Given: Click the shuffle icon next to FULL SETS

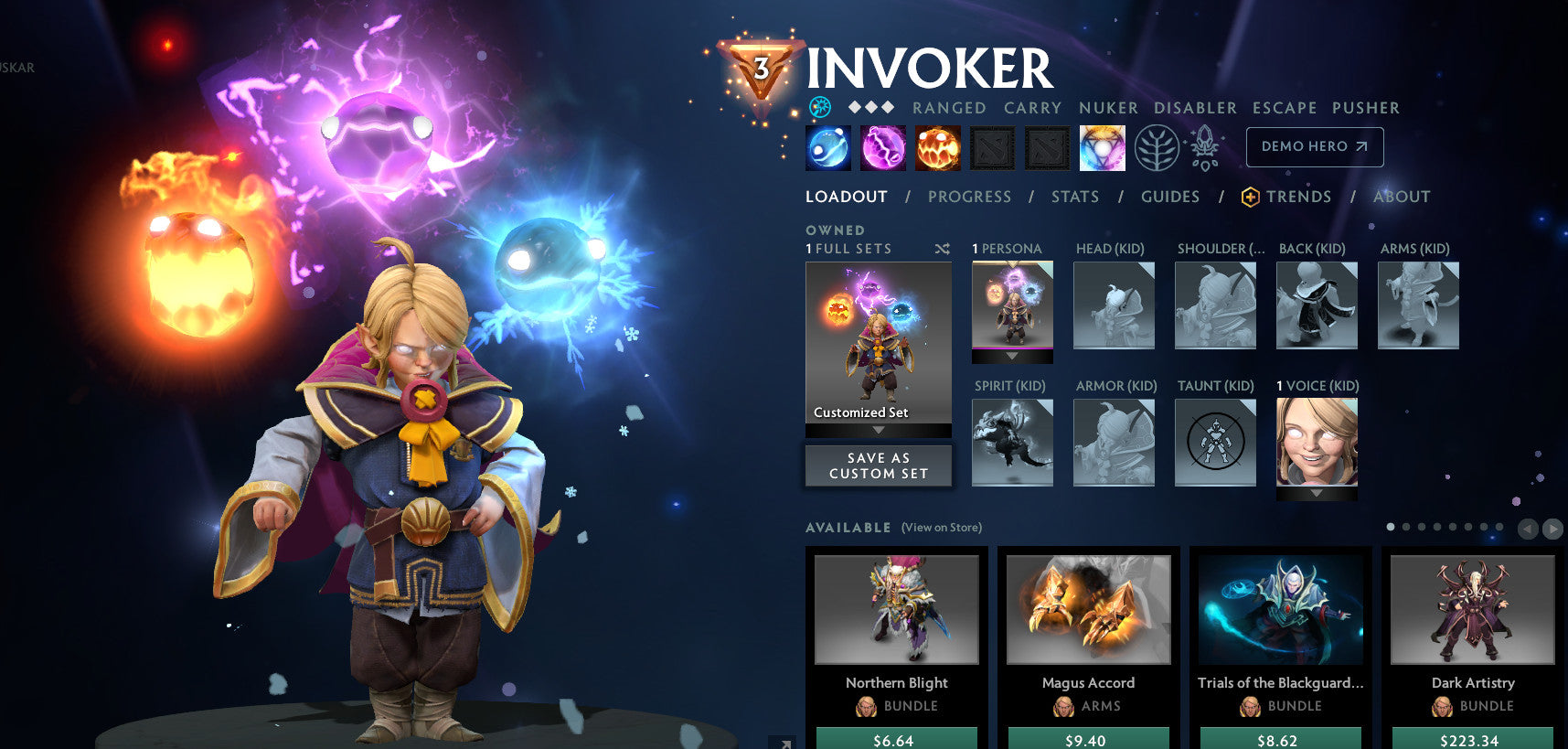Looking at the screenshot, I should coord(944,248).
